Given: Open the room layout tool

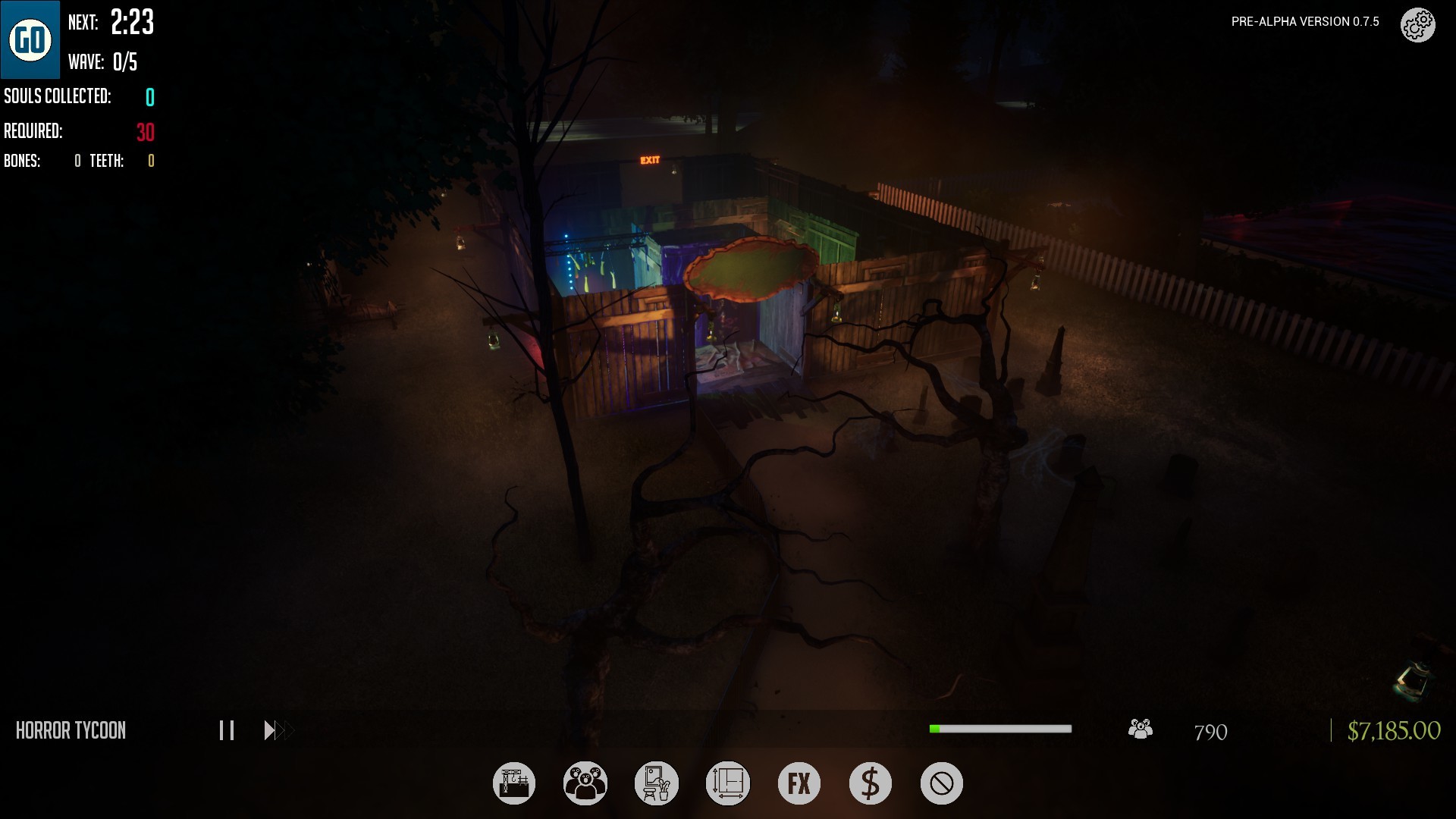Looking at the screenshot, I should pos(728,783).
